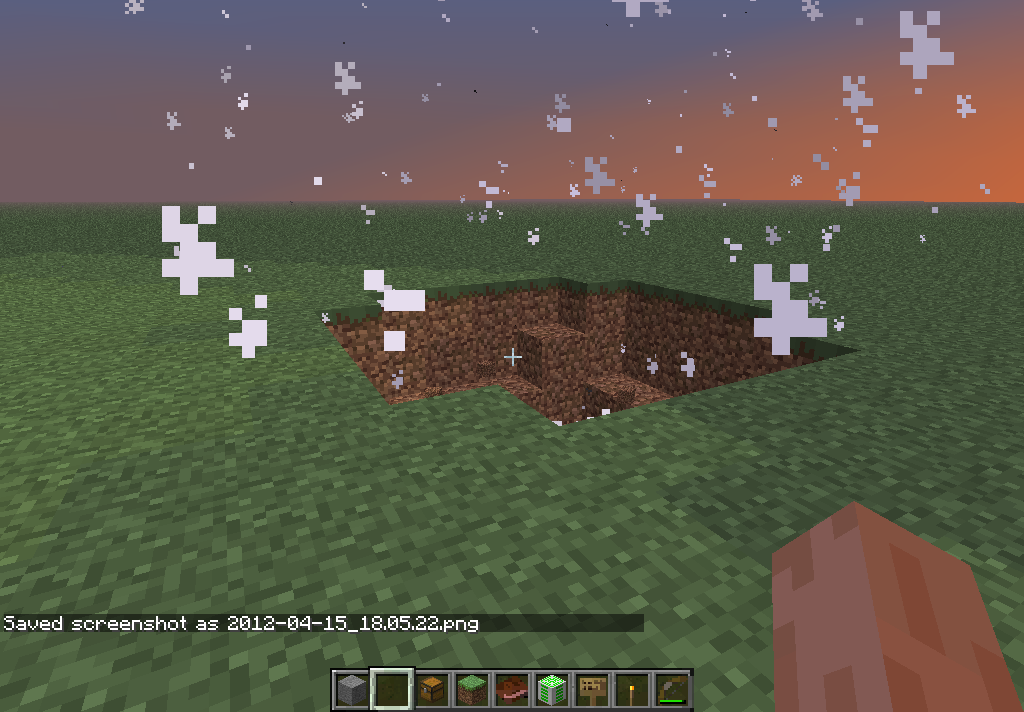Image resolution: width=1024 pixels, height=712 pixels.
Task: Equip the bow from the hotbar
Action: (671, 690)
